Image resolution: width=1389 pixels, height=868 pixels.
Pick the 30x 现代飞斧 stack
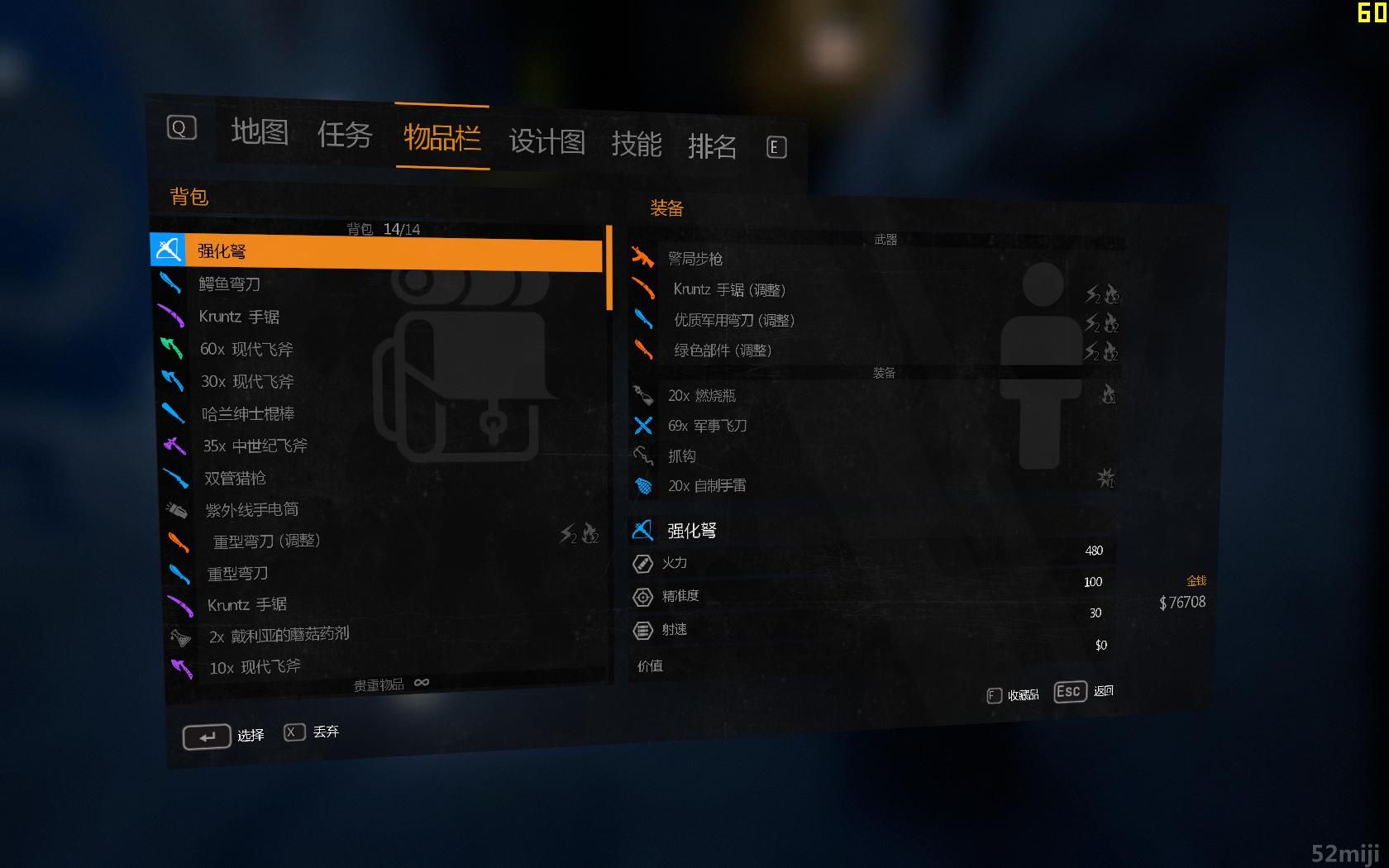coord(247,381)
